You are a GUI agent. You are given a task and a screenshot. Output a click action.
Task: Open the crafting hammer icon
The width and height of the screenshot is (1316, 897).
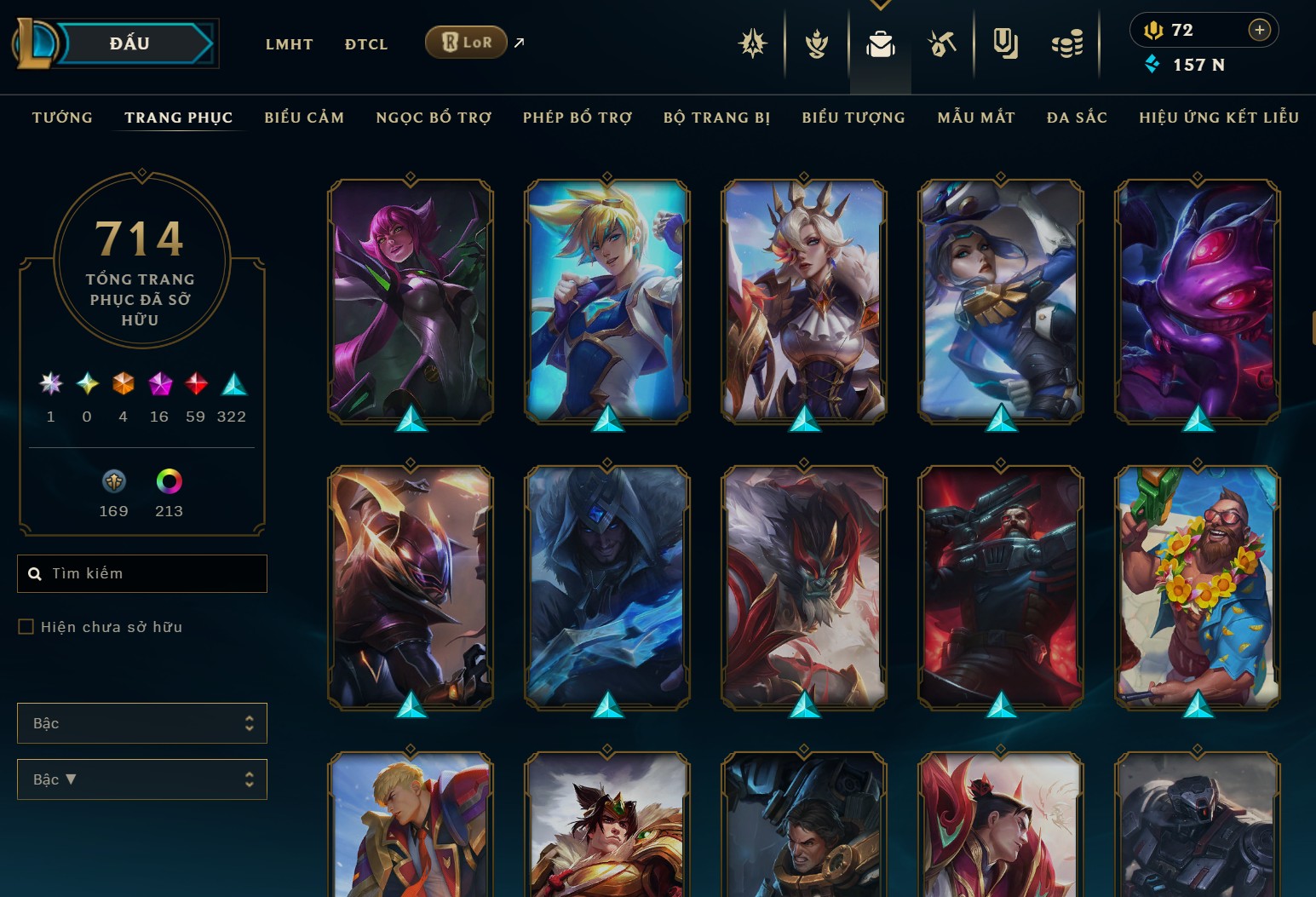click(x=942, y=43)
